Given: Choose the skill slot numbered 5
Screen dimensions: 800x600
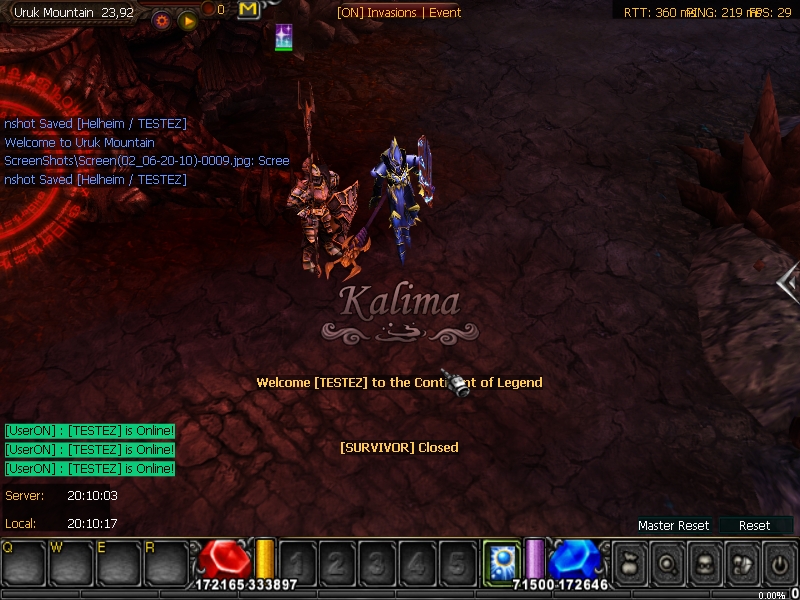Looking at the screenshot, I should pyautogui.click(x=456, y=562).
